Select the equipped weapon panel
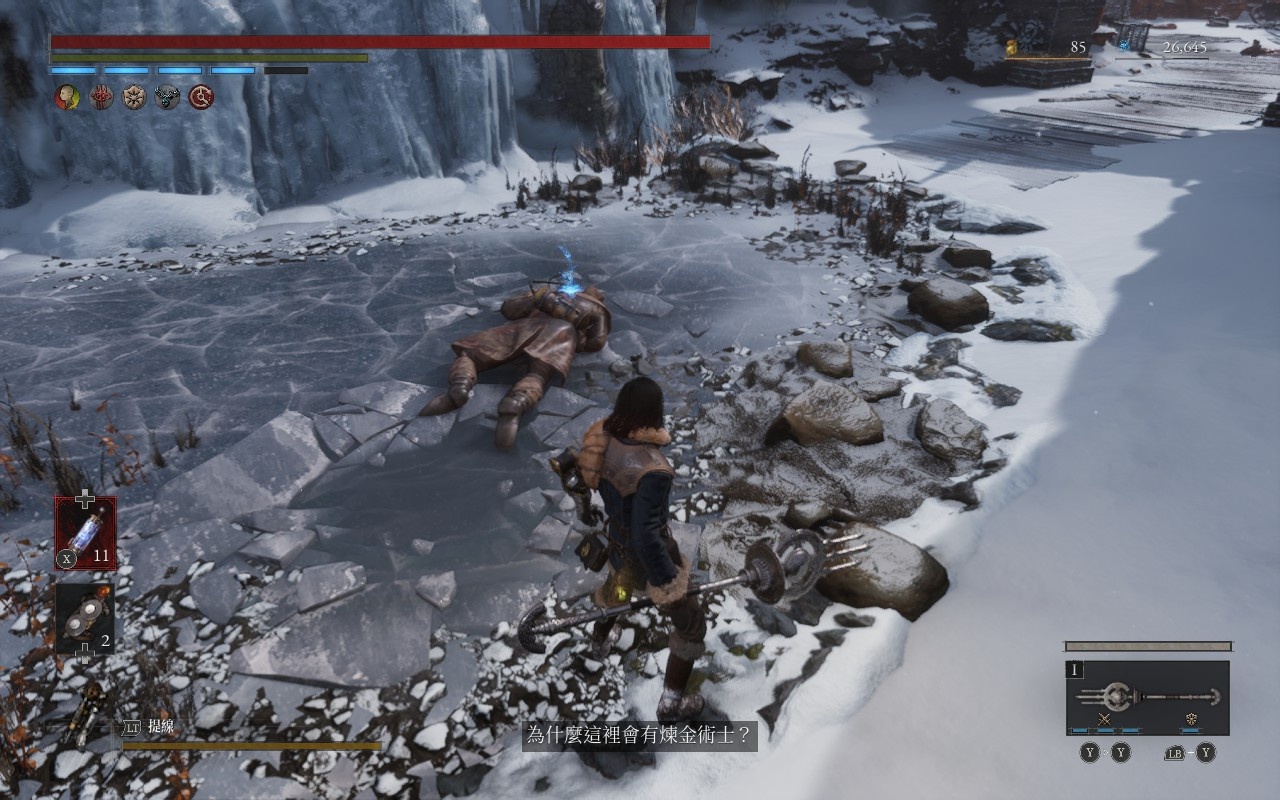The height and width of the screenshot is (800, 1280). pos(1147,697)
